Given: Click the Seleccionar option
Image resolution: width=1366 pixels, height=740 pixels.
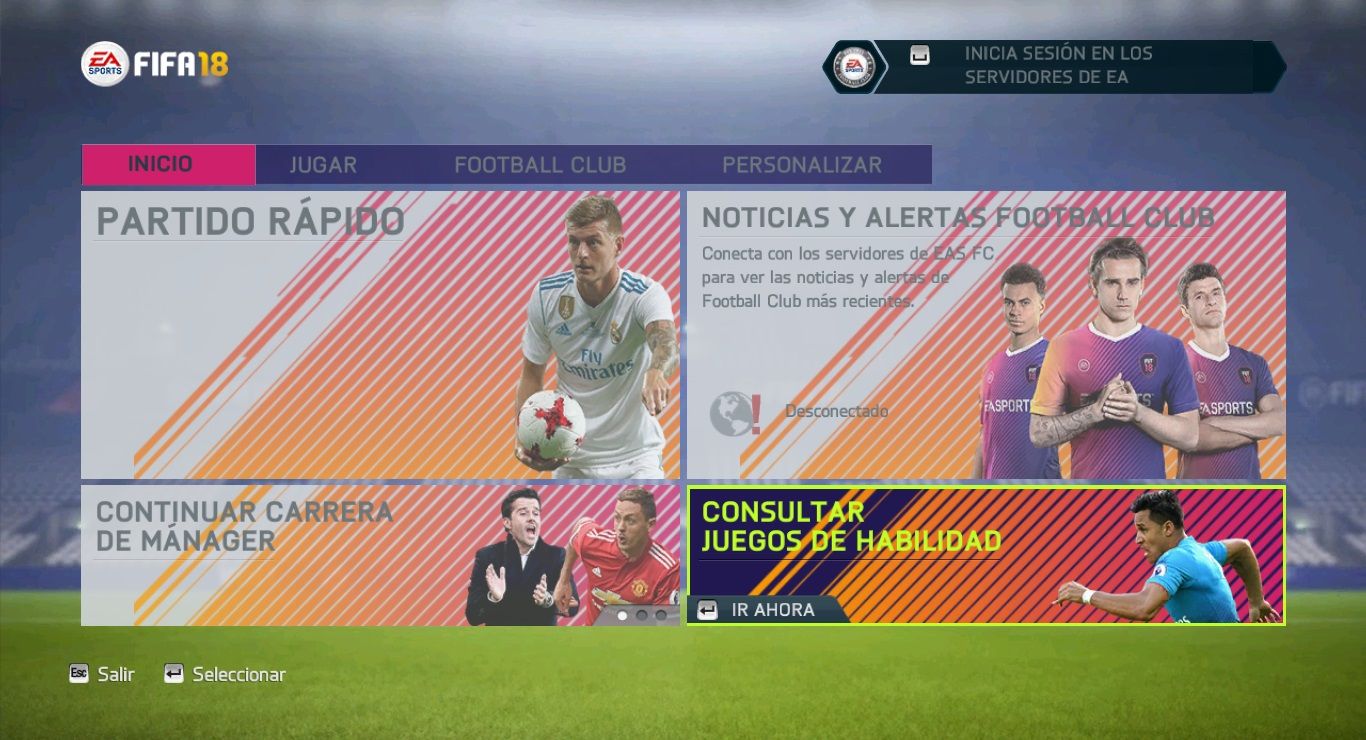Looking at the screenshot, I should [x=226, y=675].
